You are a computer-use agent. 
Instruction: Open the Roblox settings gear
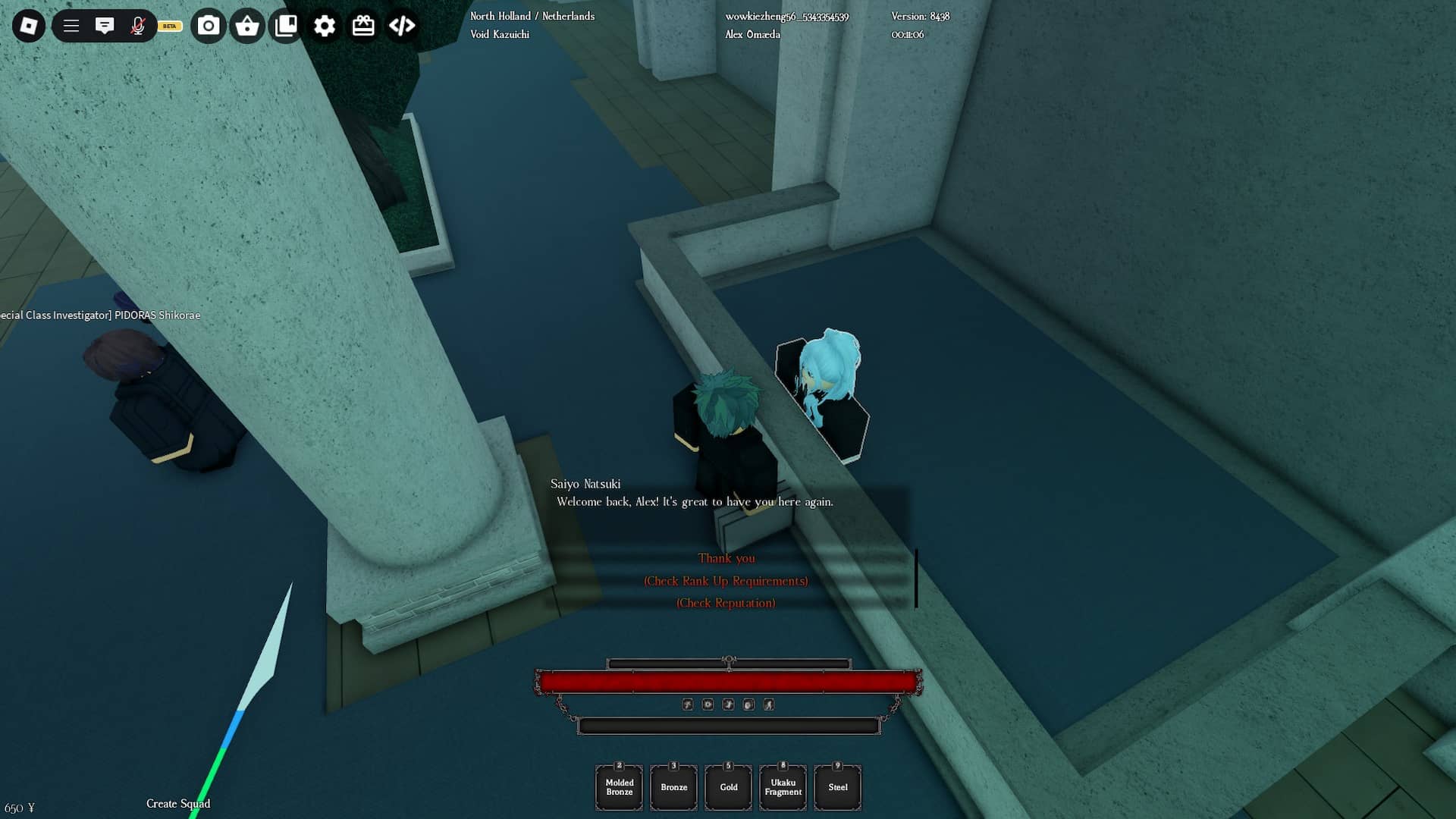click(x=325, y=25)
